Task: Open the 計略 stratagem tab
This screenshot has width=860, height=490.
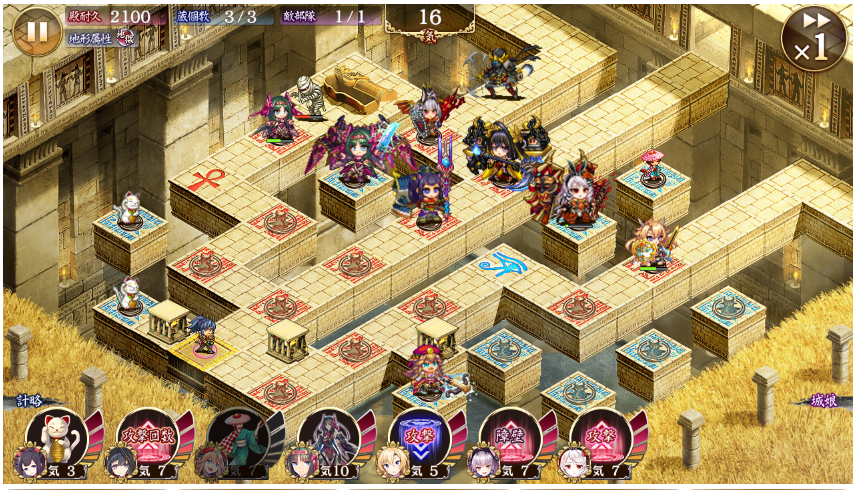Action: pos(27,400)
